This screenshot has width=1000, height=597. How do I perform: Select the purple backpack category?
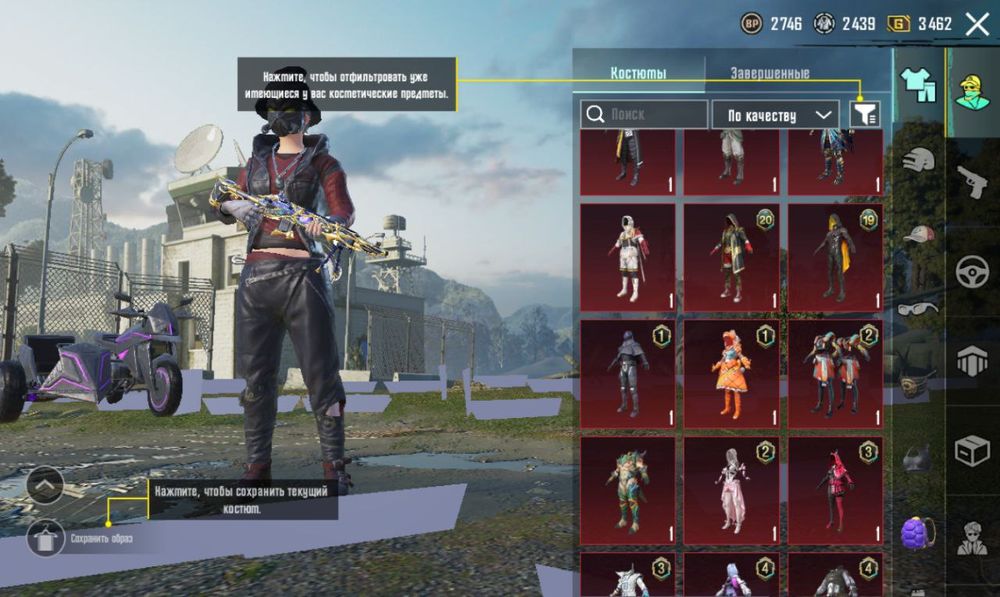coord(918,531)
